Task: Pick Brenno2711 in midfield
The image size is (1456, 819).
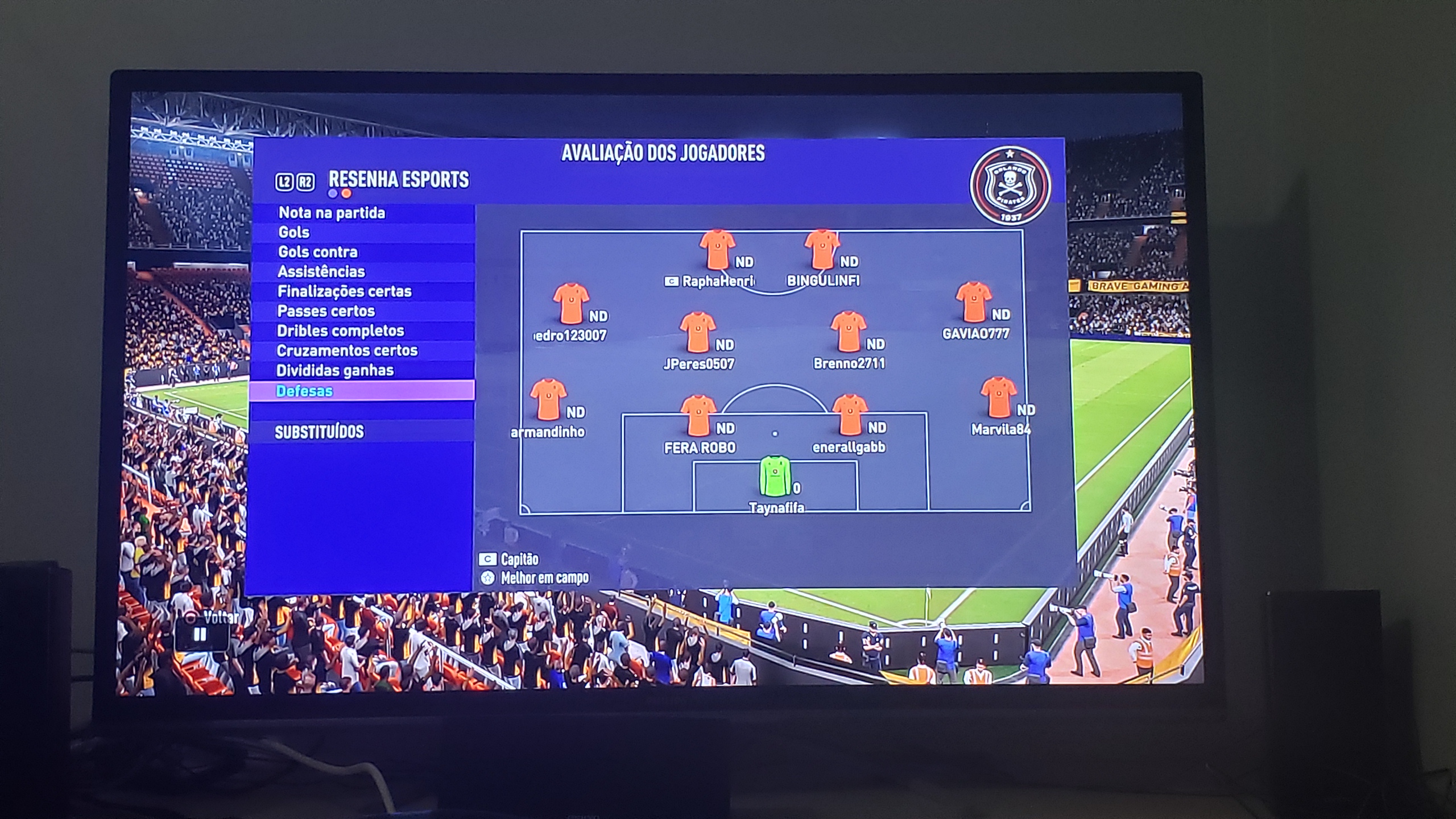Action: [848, 332]
